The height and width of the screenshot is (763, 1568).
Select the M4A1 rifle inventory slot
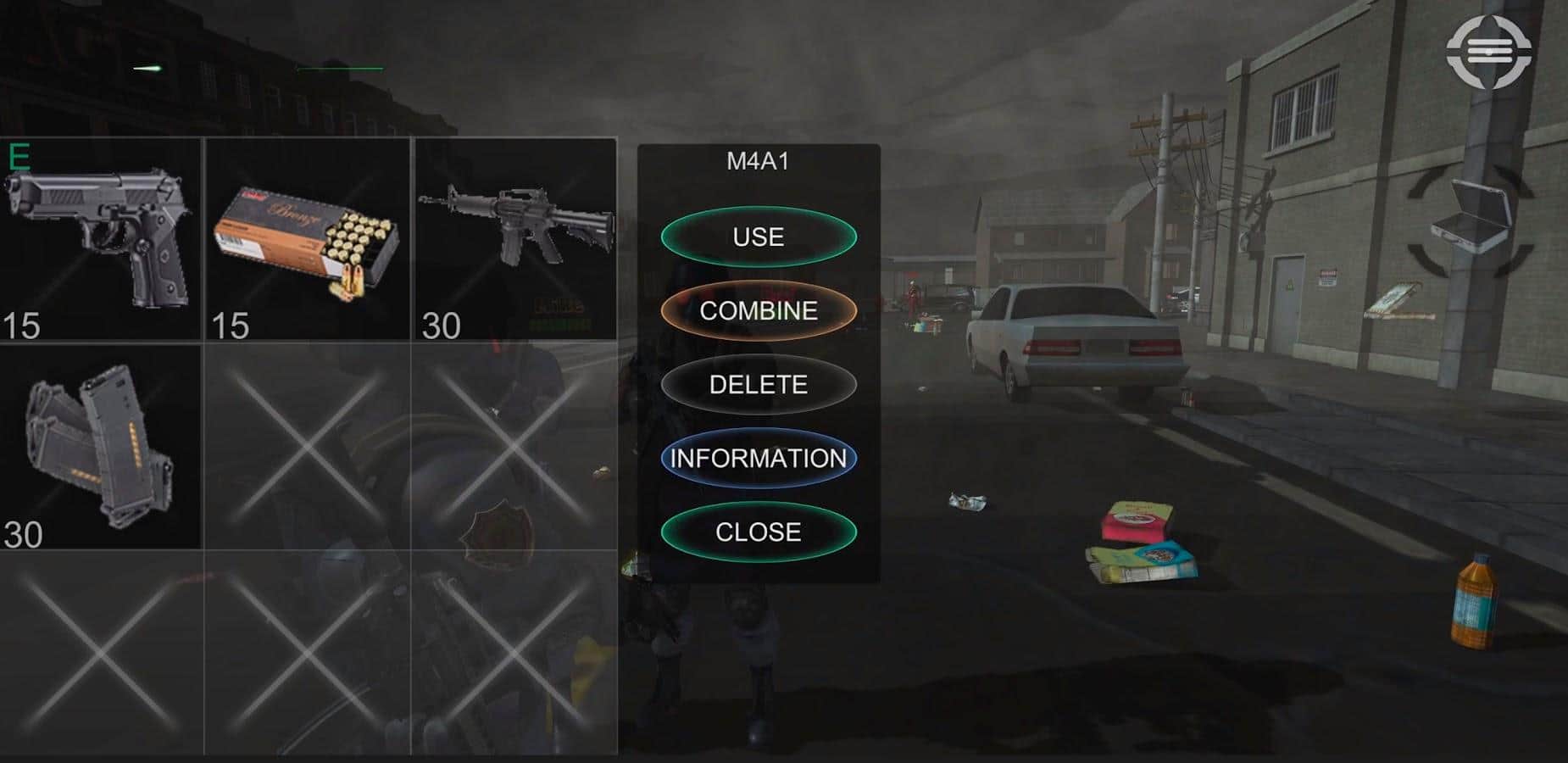[x=514, y=240]
